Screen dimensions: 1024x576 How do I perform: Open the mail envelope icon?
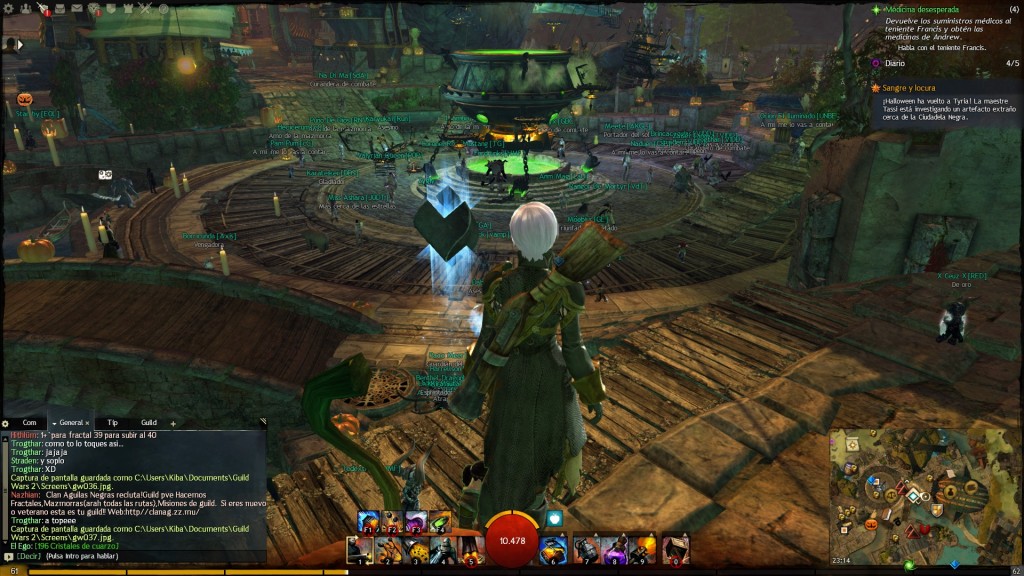(75, 9)
